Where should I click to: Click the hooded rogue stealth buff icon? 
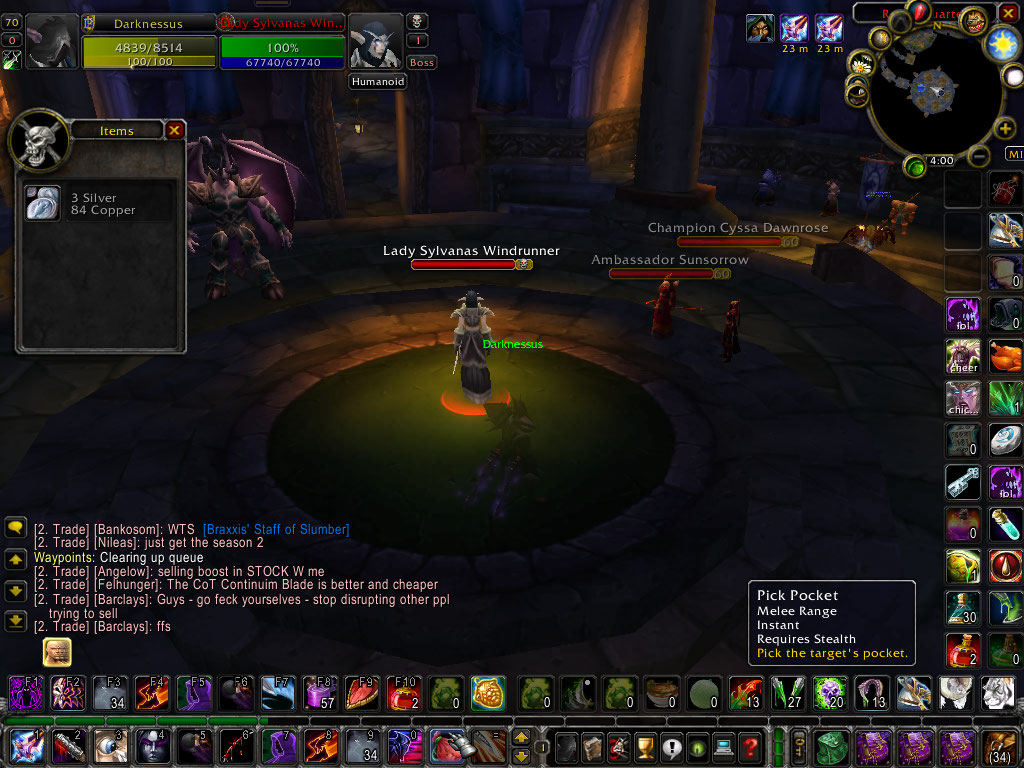(x=759, y=28)
